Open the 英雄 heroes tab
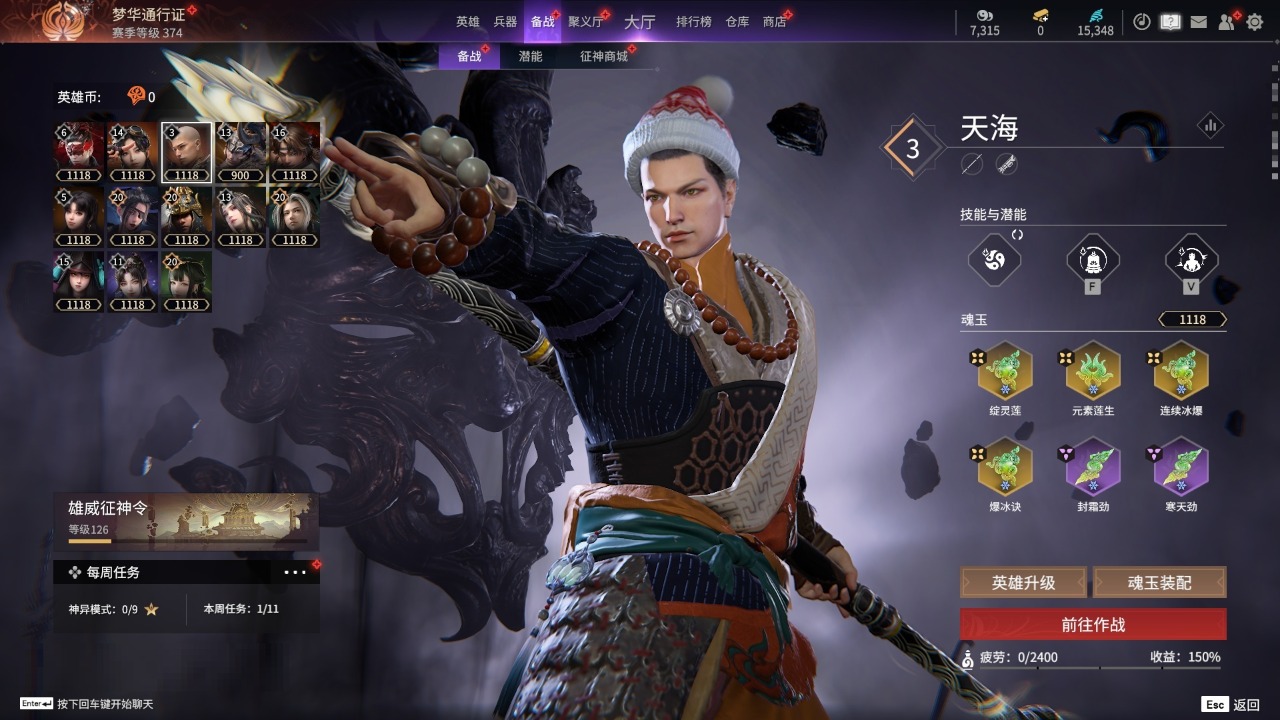This screenshot has height=720, width=1280. point(468,21)
